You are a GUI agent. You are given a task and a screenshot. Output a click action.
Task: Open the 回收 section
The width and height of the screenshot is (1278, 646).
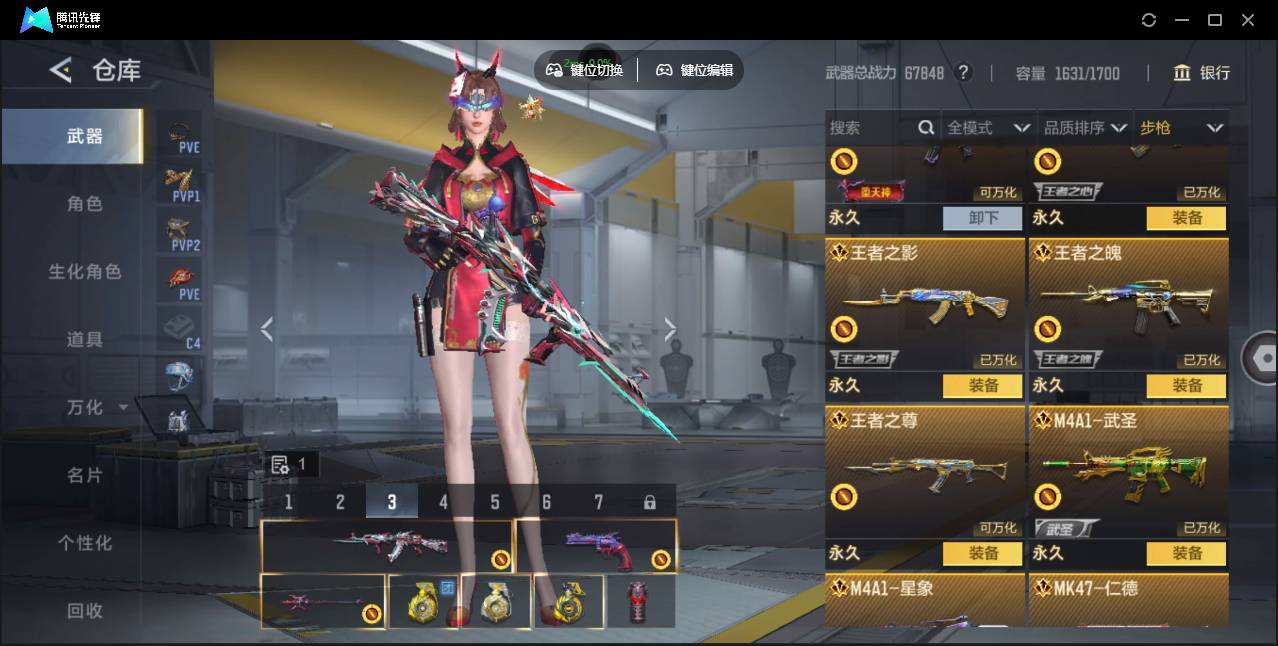pyautogui.click(x=85, y=611)
